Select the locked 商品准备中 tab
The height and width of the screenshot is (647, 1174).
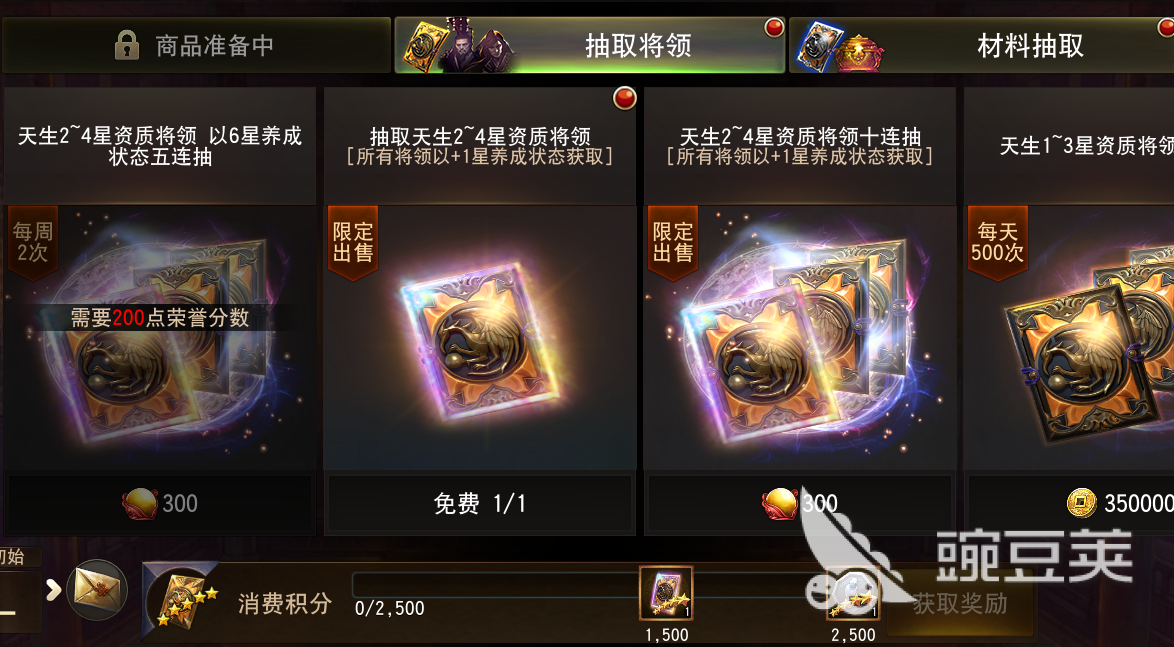[195, 45]
